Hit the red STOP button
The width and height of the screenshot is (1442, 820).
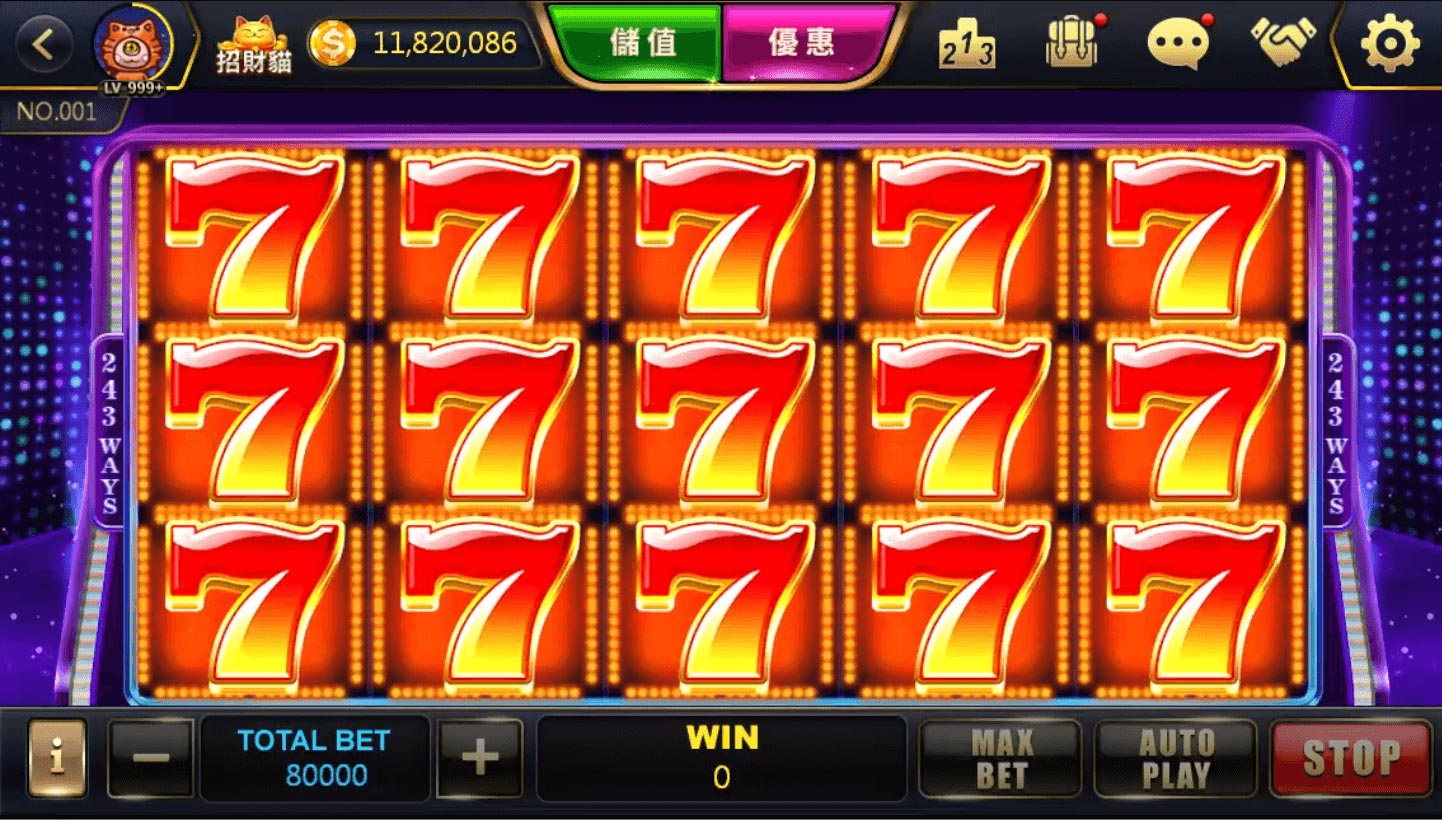coord(1351,758)
